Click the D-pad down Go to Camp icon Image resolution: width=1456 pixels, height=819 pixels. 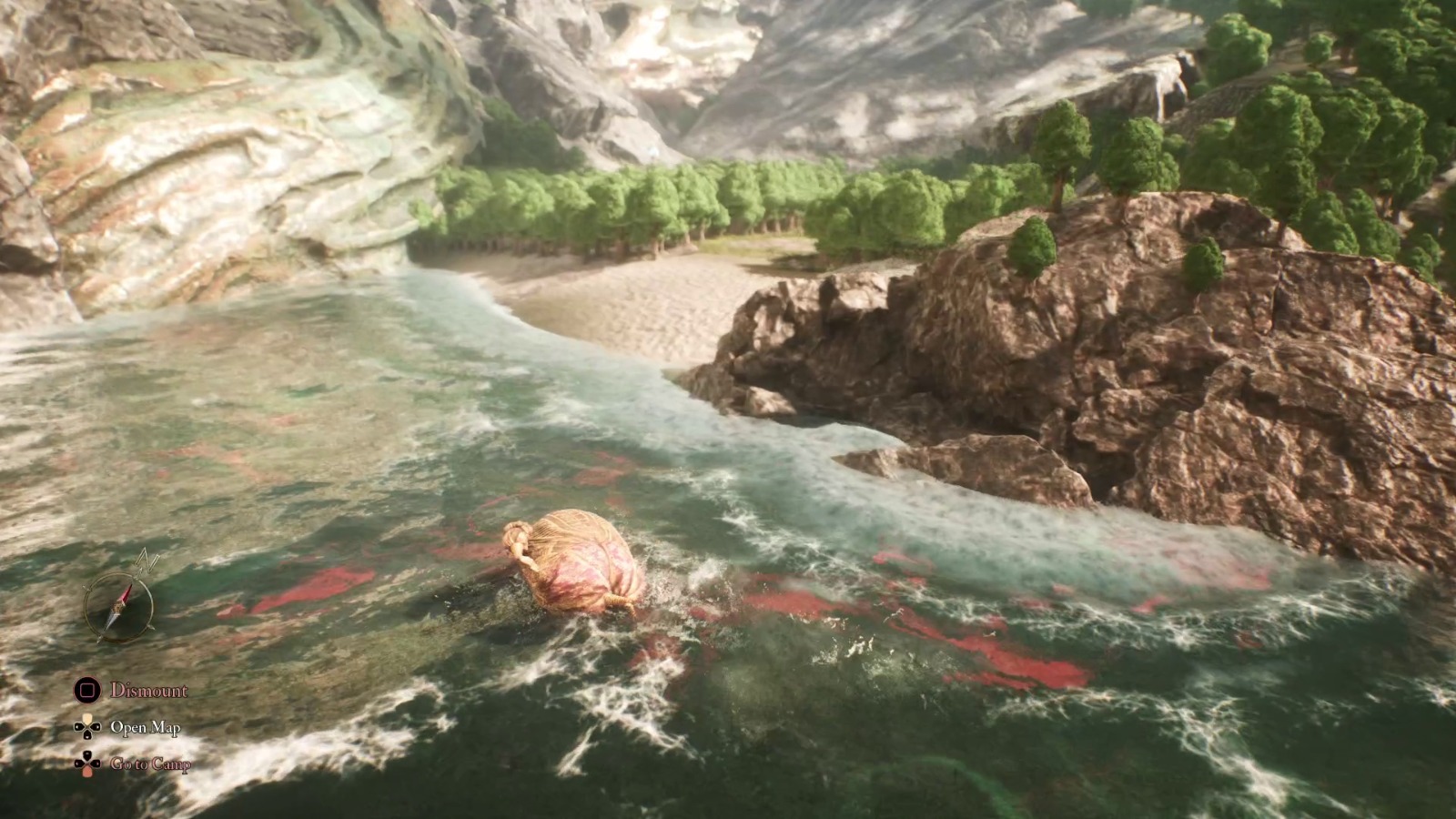(86, 763)
